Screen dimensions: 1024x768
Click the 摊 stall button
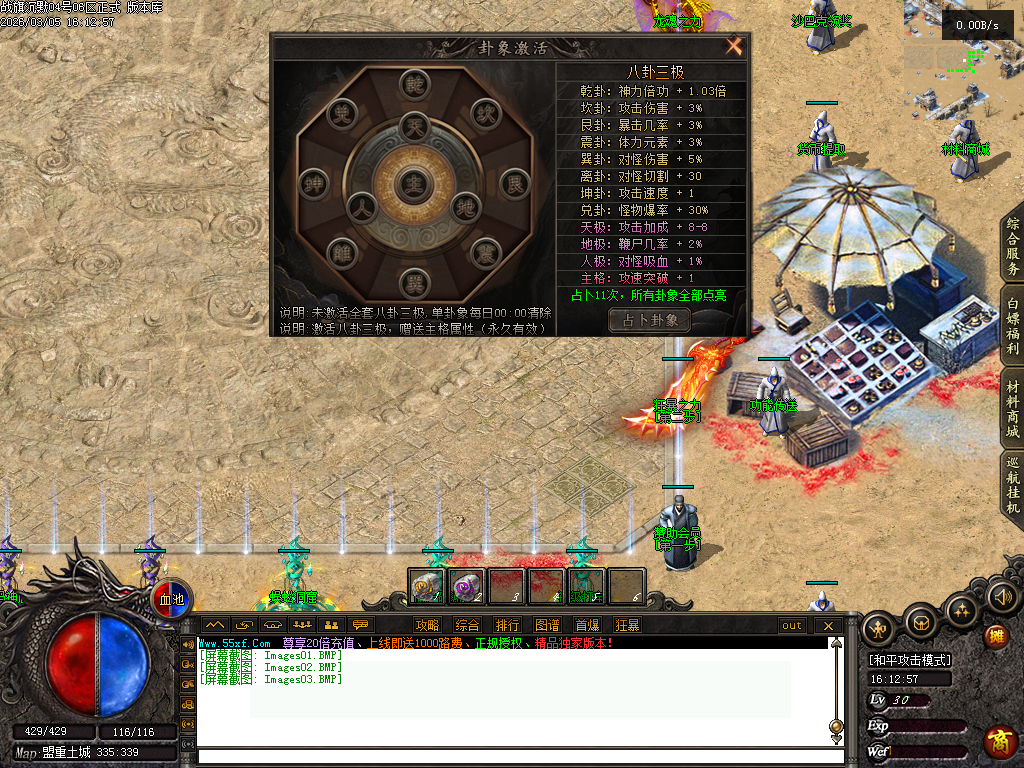pos(996,637)
